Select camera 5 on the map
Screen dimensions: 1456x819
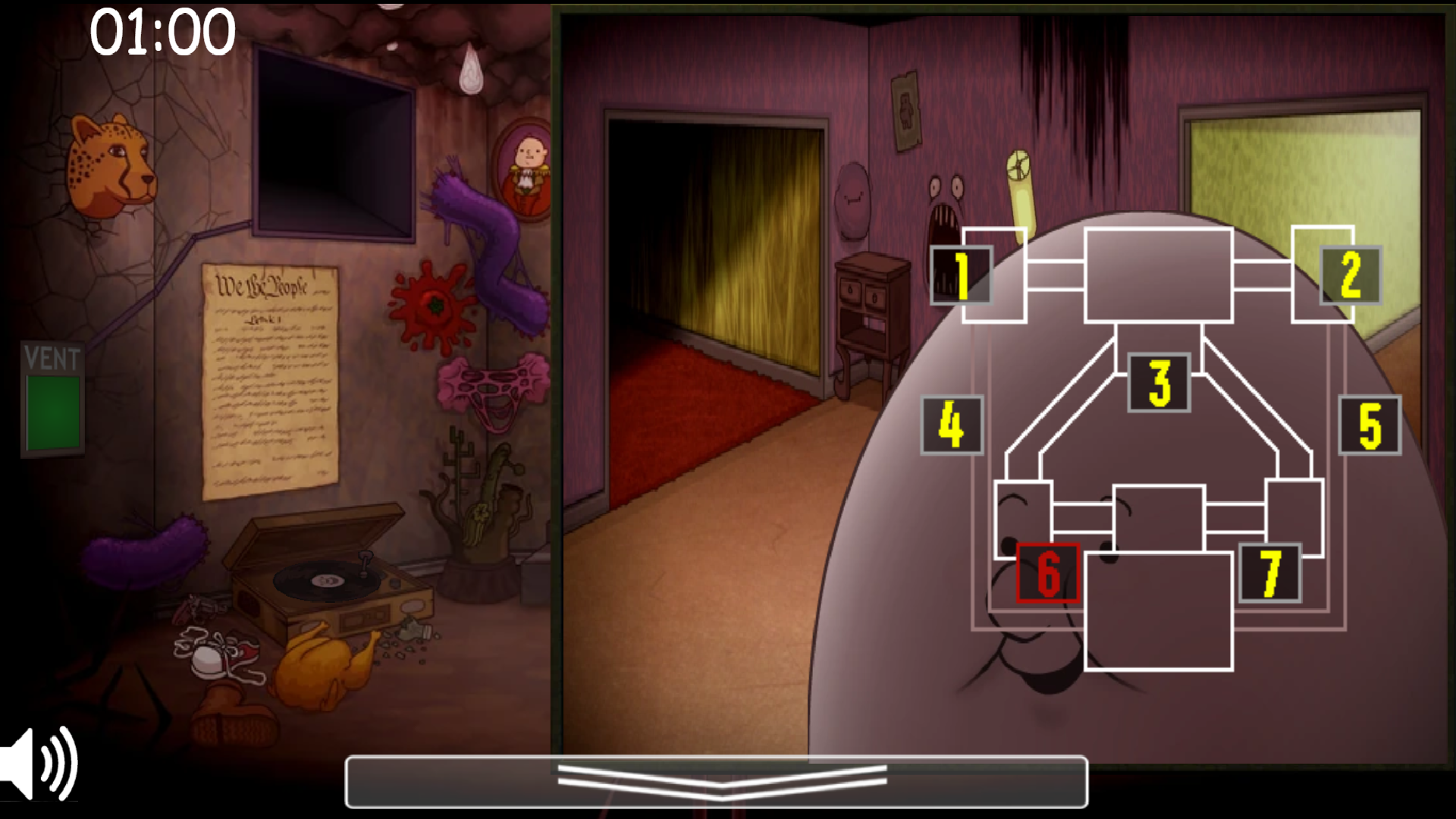tap(1370, 427)
